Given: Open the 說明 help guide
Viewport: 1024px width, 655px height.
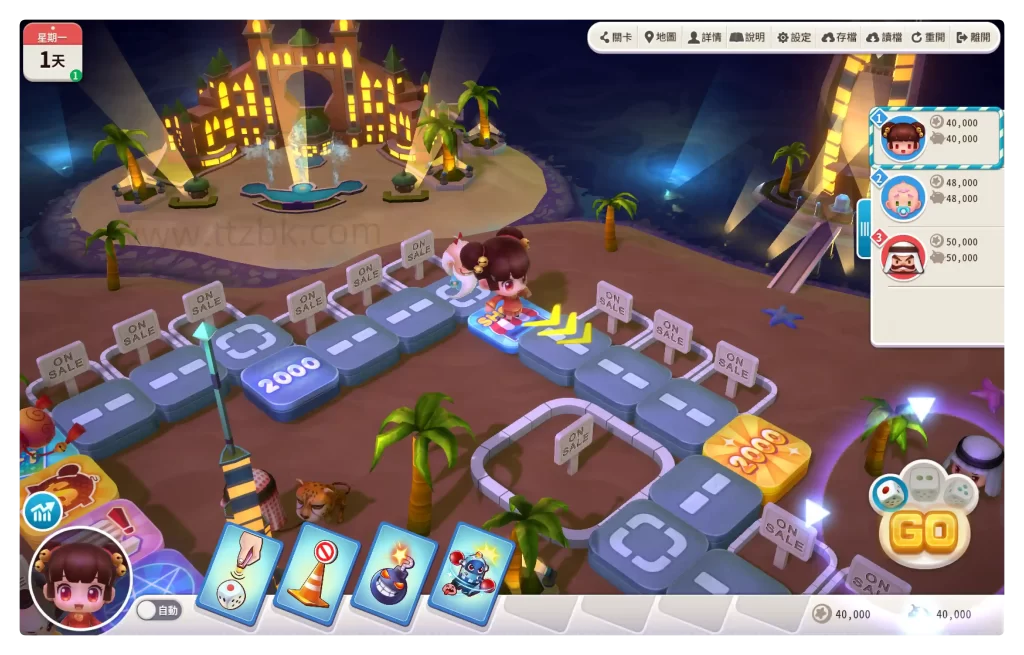Looking at the screenshot, I should [x=748, y=37].
